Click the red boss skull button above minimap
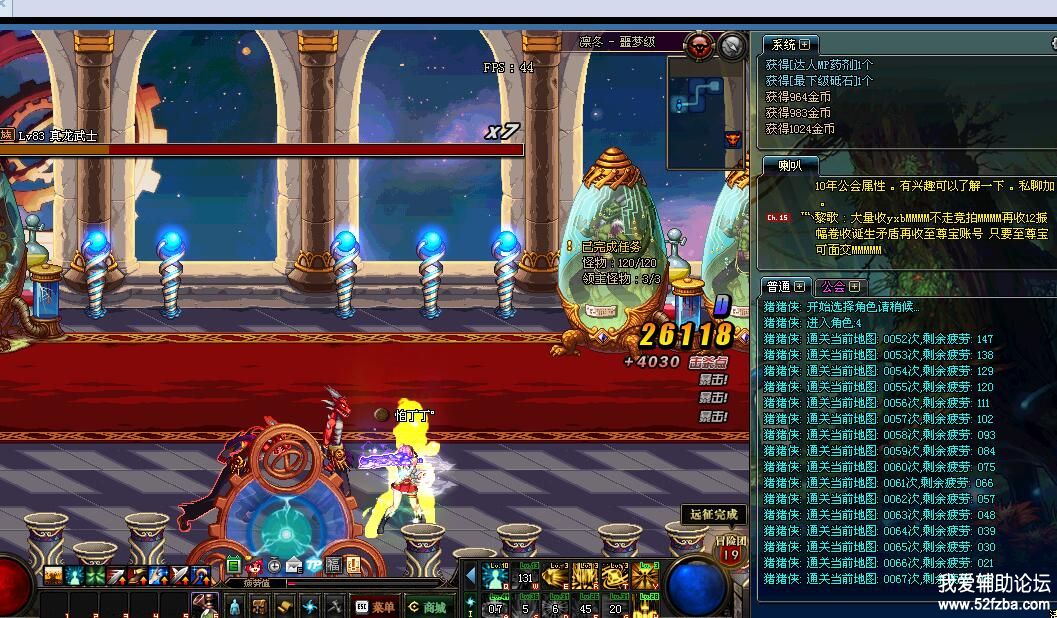1057x618 pixels. click(x=701, y=44)
